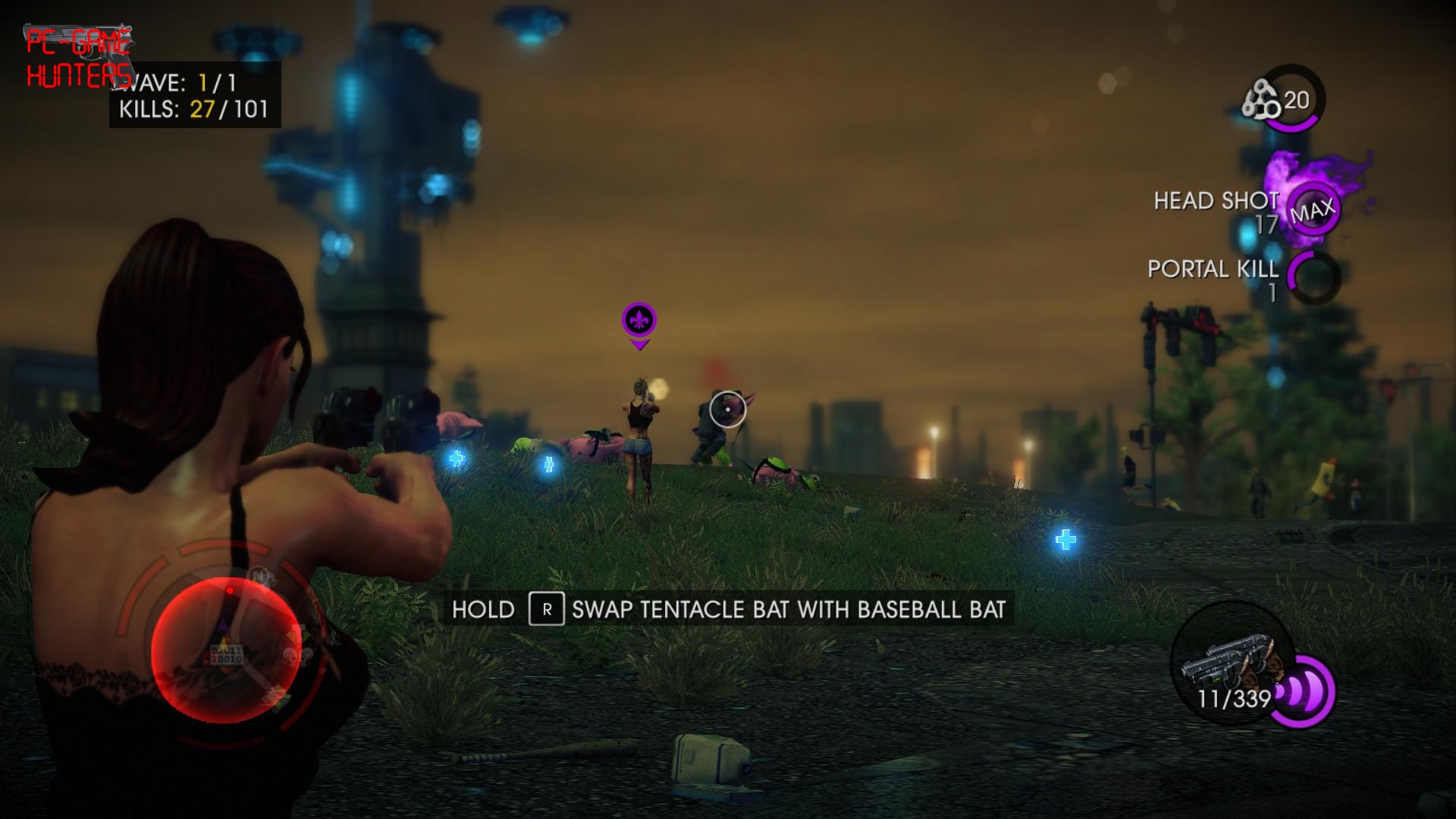This screenshot has height=819, width=1456.
Task: Click the Portal Kill progress ring
Action: (1313, 278)
